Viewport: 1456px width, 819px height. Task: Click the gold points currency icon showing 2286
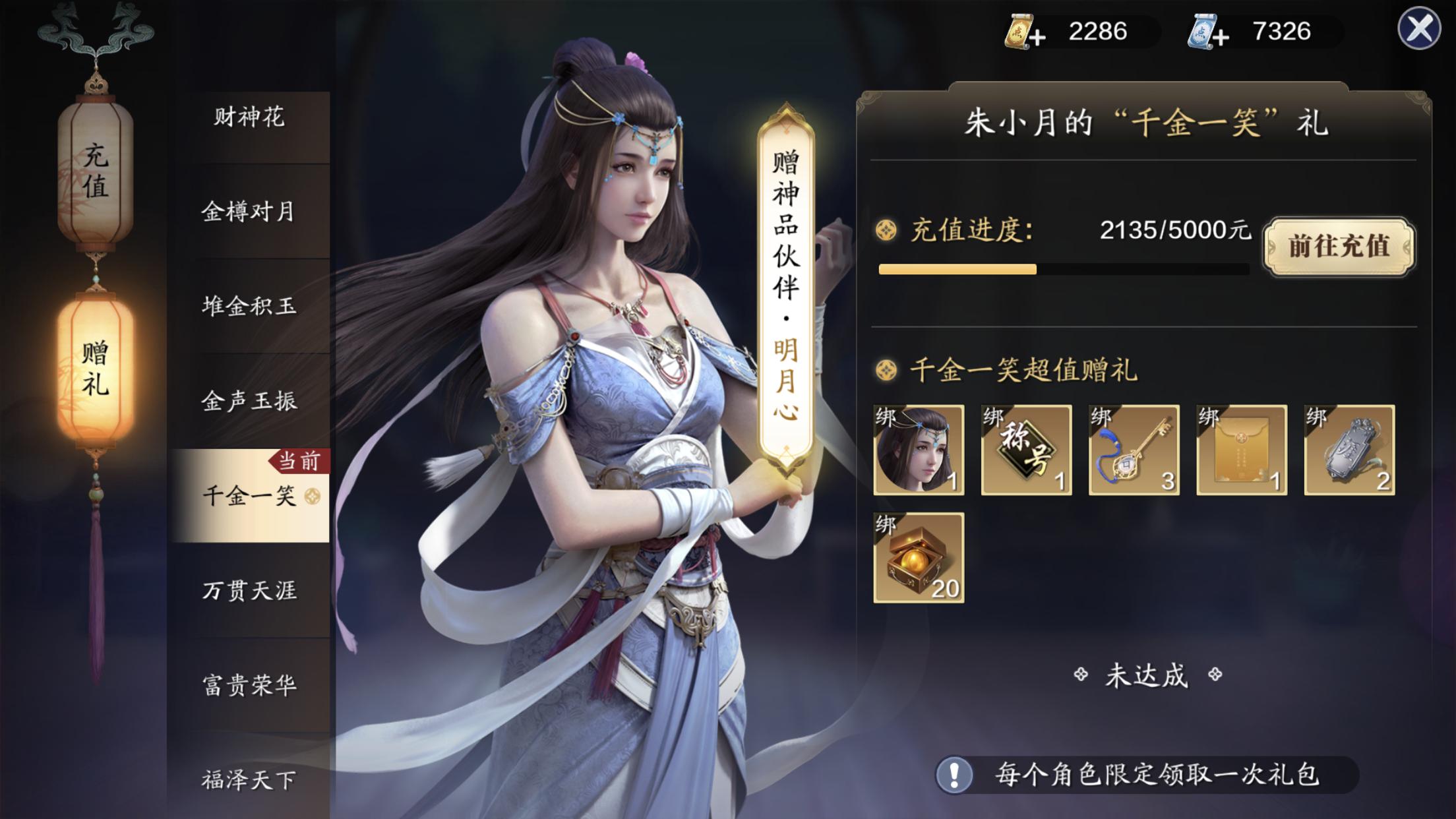1019,30
